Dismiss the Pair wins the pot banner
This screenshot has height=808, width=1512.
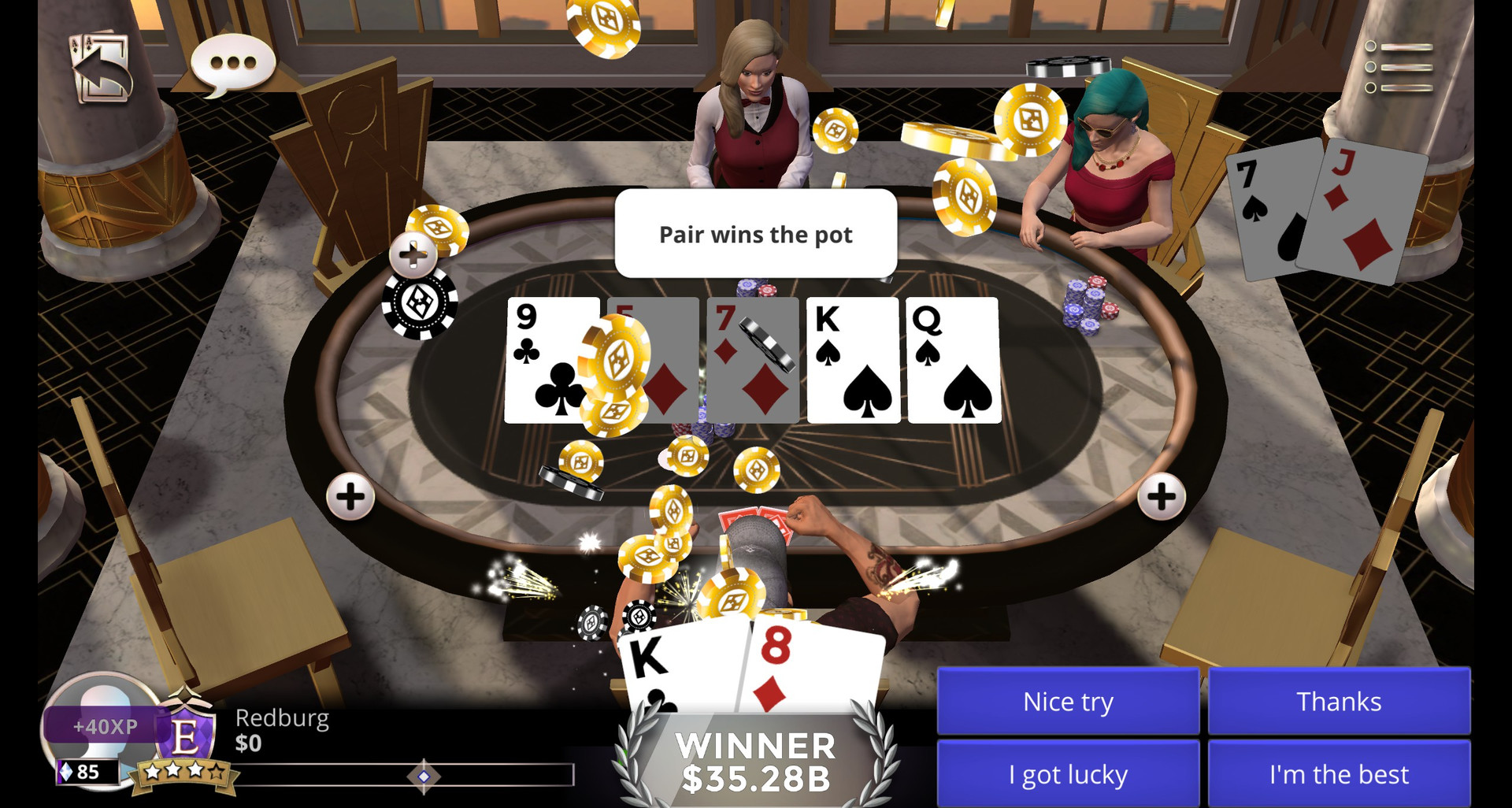tap(754, 234)
